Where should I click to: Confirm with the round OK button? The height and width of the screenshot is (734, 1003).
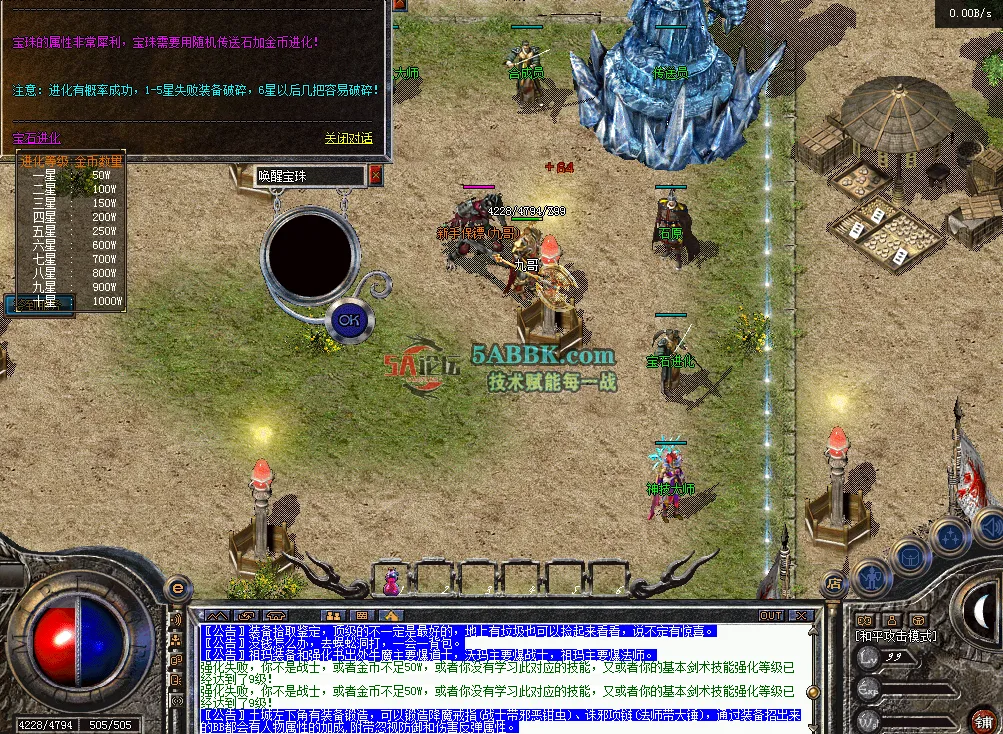348,320
